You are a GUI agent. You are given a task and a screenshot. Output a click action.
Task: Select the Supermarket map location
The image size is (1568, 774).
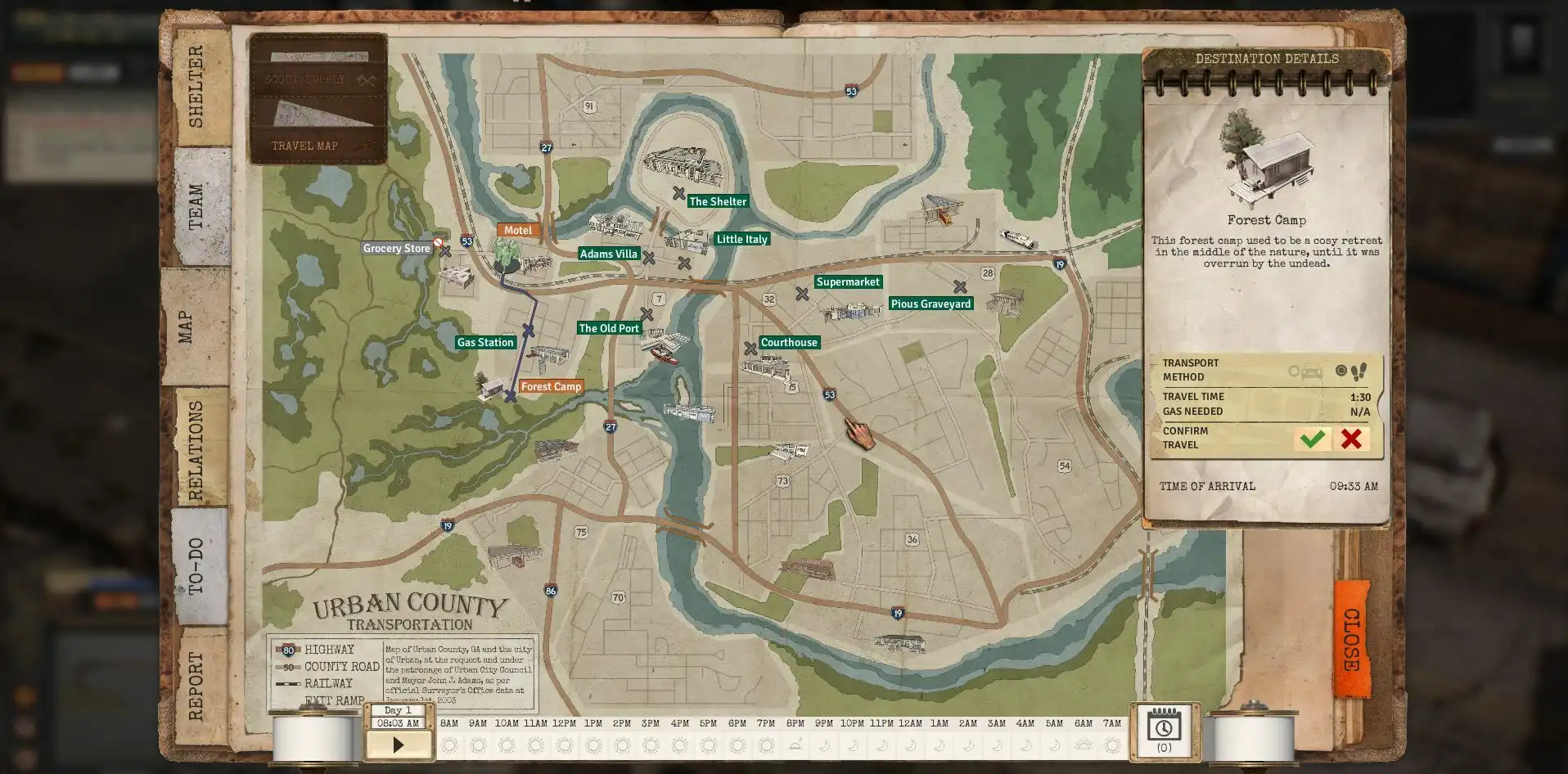pyautogui.click(x=848, y=282)
